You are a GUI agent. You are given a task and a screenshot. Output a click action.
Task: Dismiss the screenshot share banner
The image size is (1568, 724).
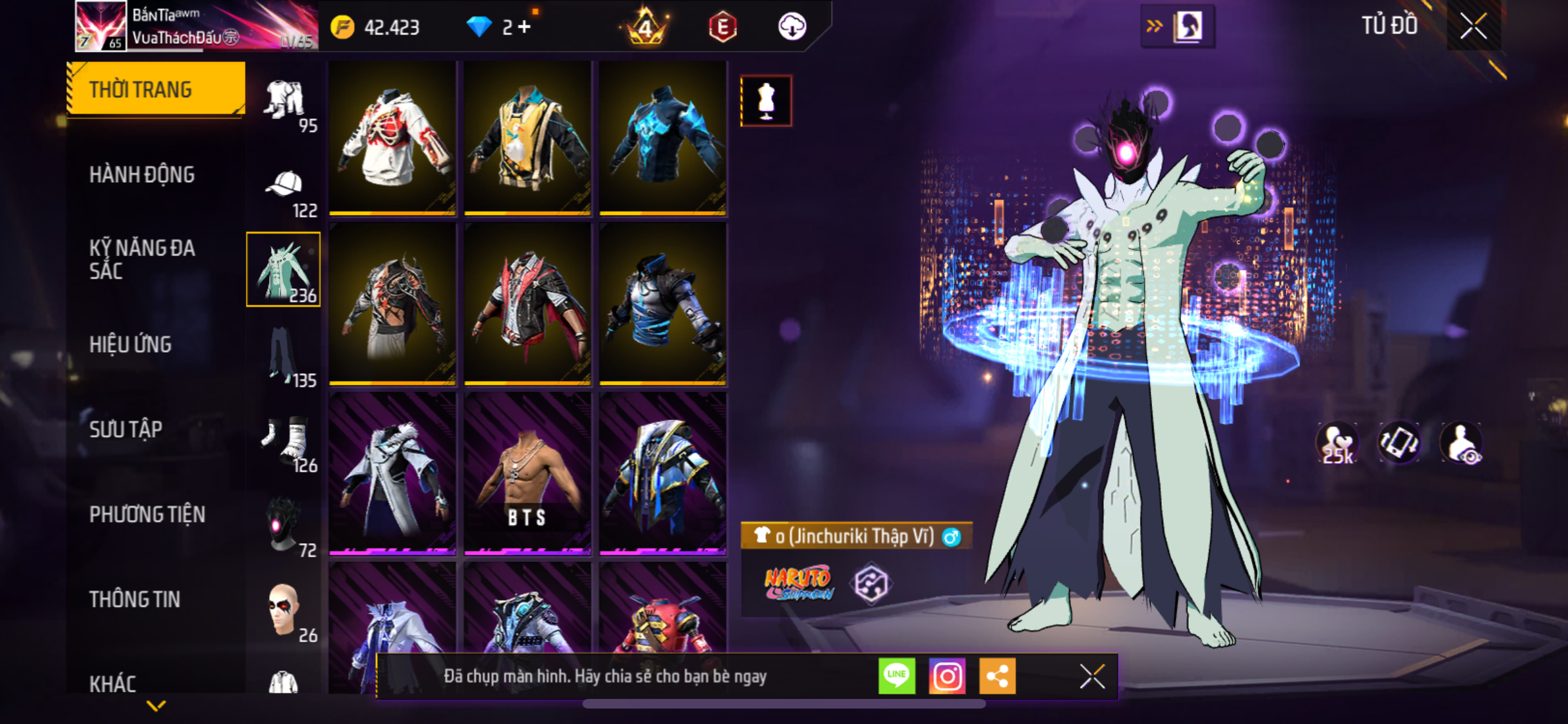click(x=1092, y=676)
